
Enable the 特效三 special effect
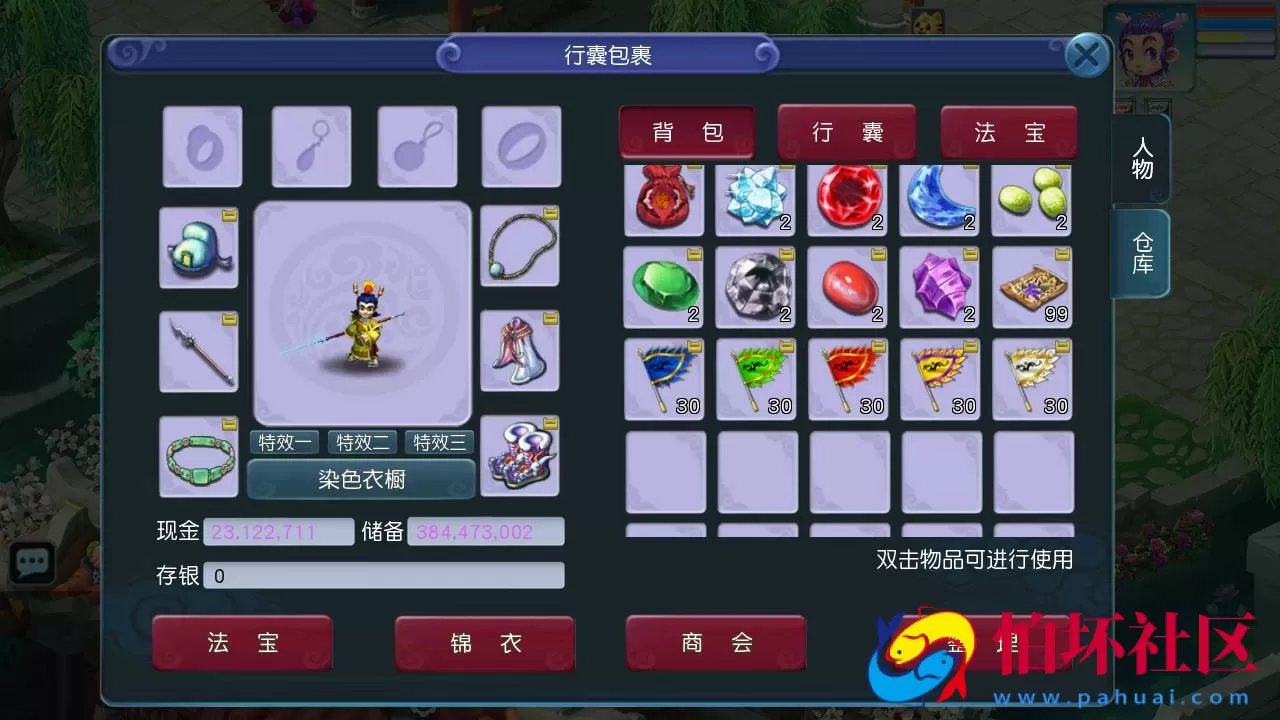click(x=439, y=442)
